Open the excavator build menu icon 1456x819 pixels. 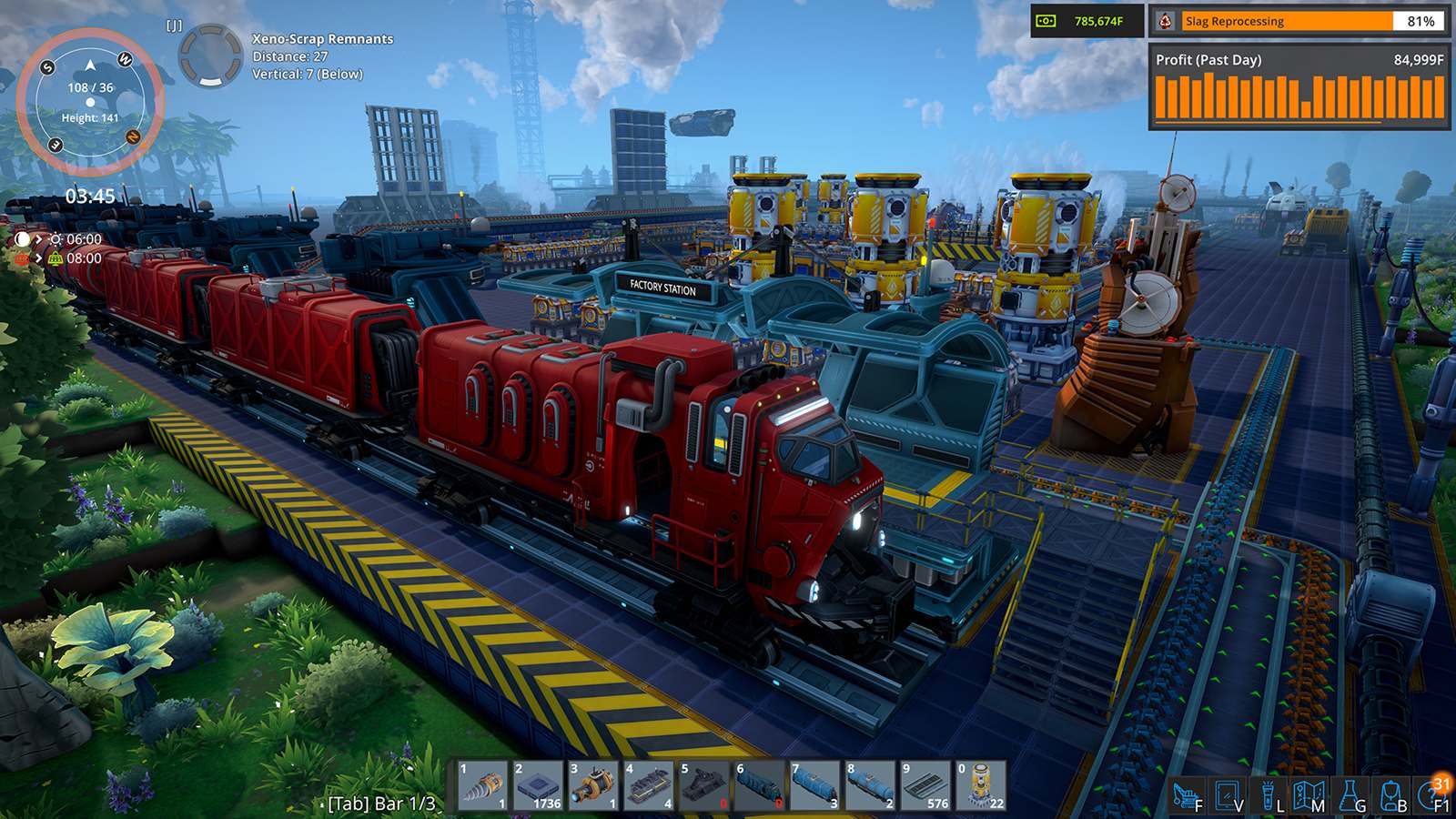pos(1186,795)
